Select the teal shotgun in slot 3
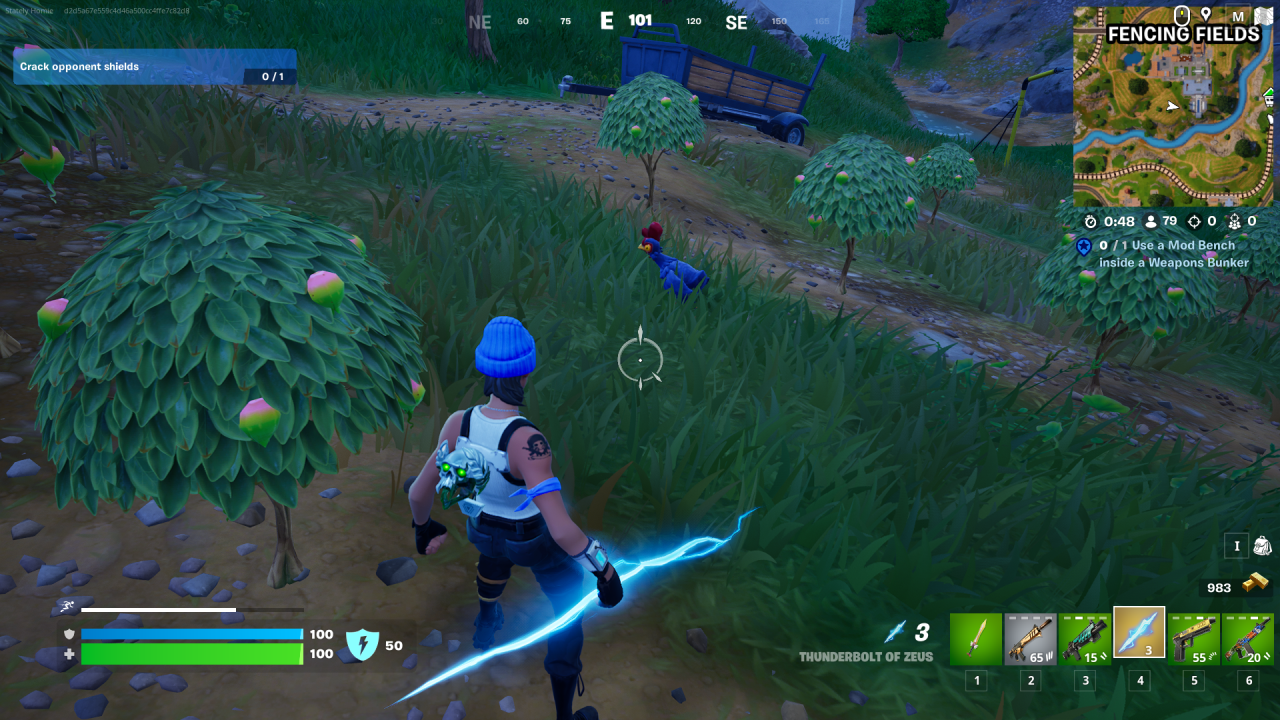The width and height of the screenshot is (1280, 720). (x=1084, y=638)
